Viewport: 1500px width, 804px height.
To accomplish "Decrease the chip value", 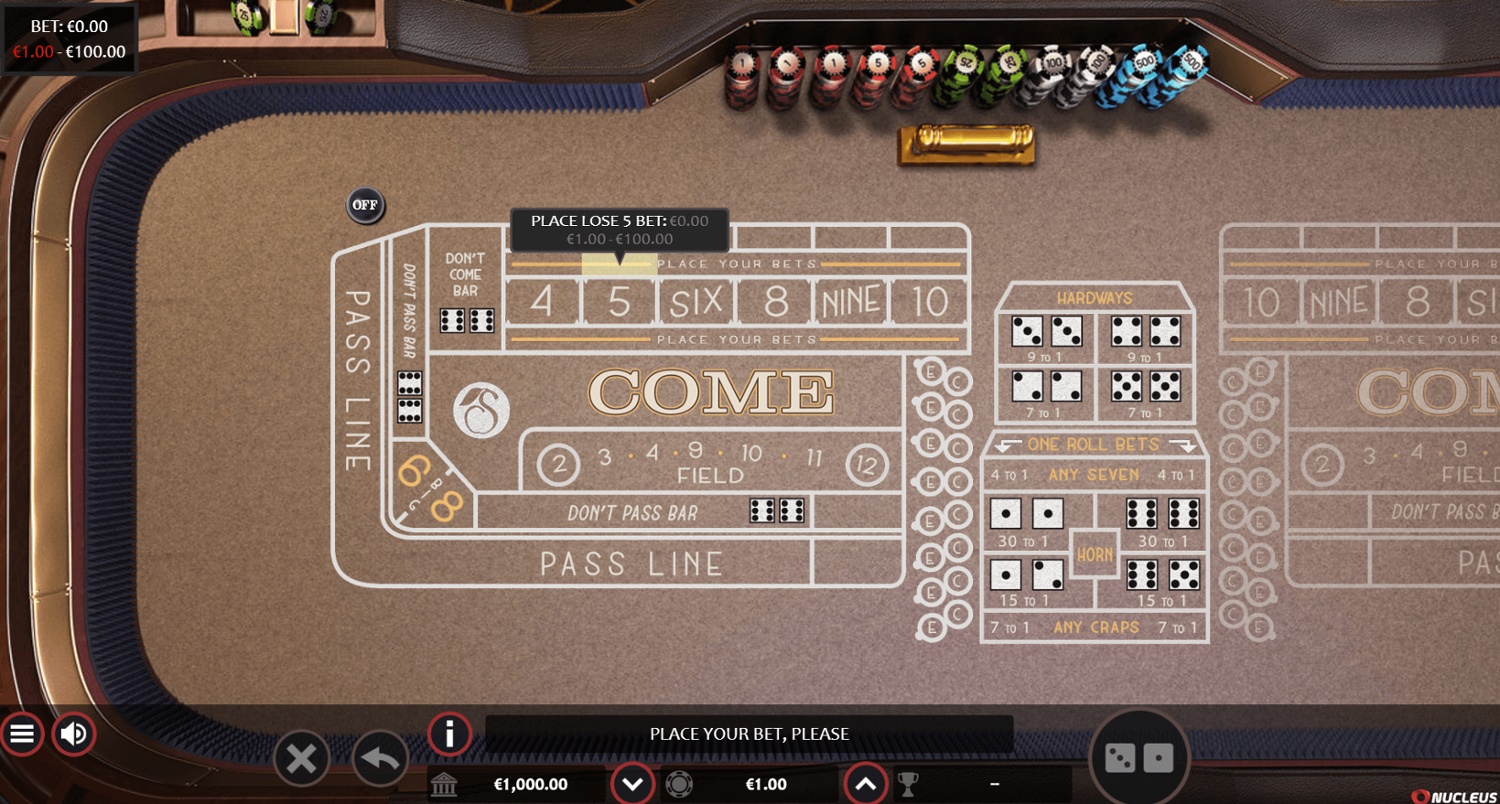I will pos(632,784).
